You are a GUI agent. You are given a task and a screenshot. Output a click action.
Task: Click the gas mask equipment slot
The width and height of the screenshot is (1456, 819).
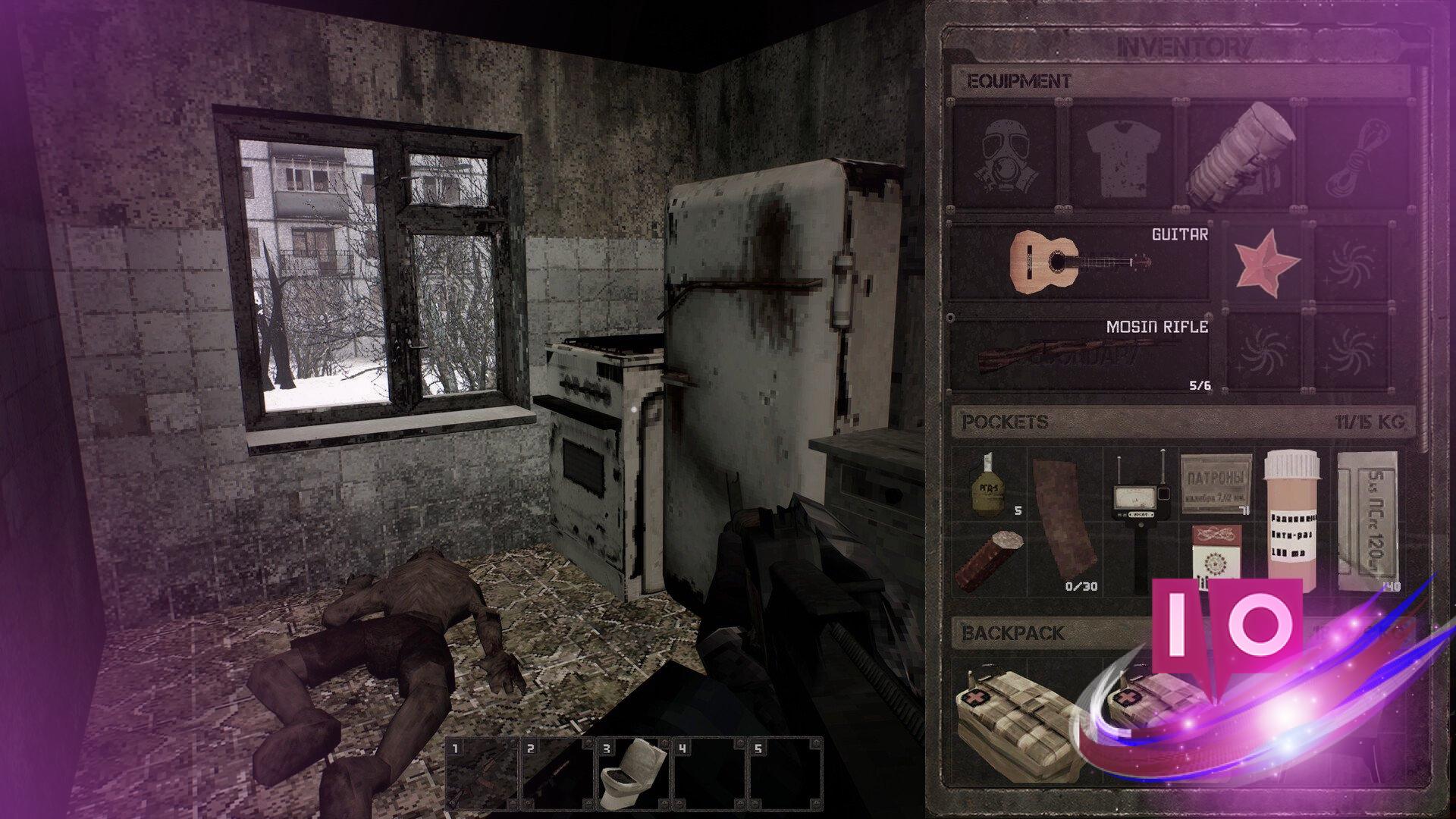point(1004,157)
